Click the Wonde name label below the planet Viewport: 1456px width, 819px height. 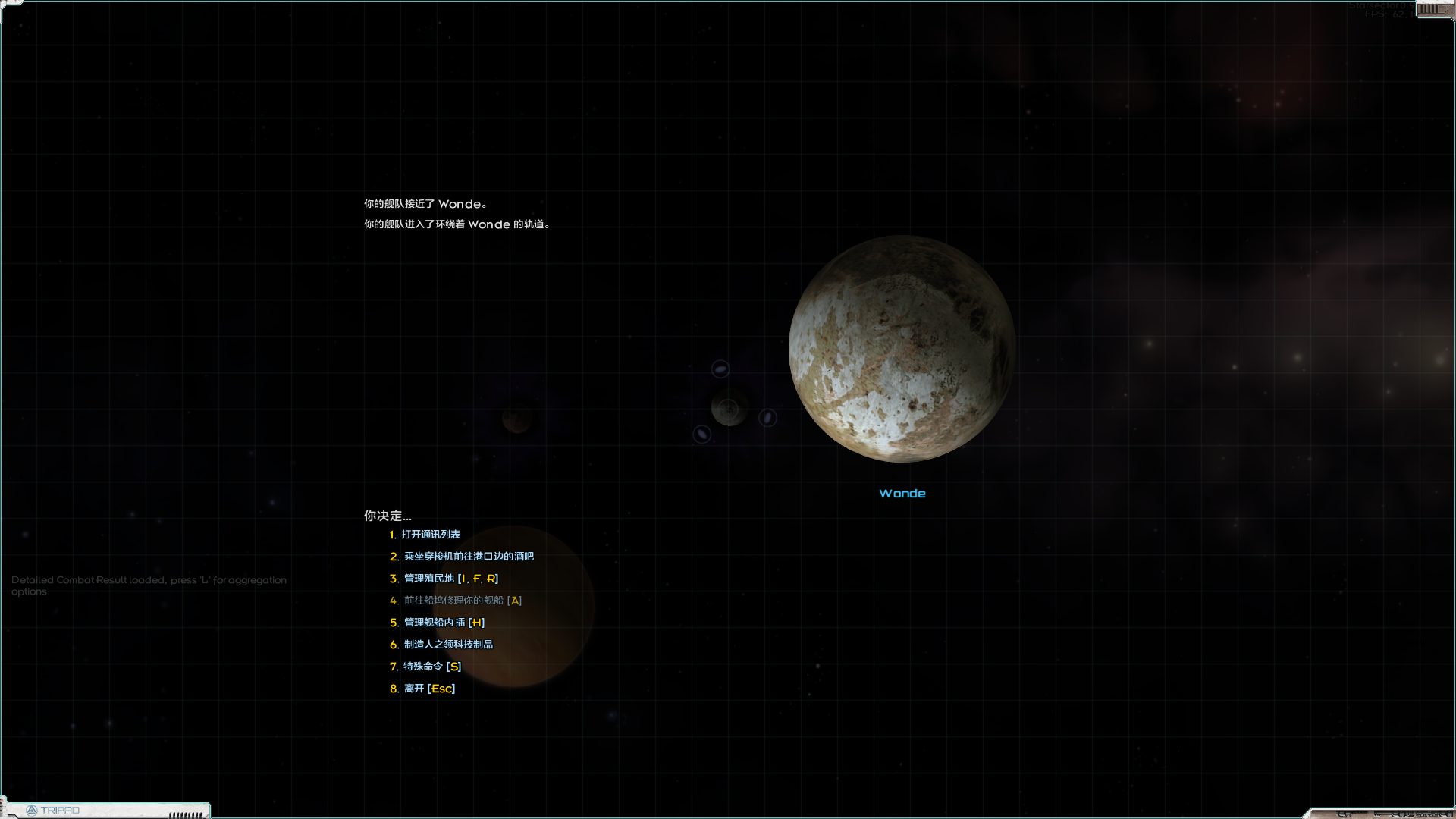(902, 493)
